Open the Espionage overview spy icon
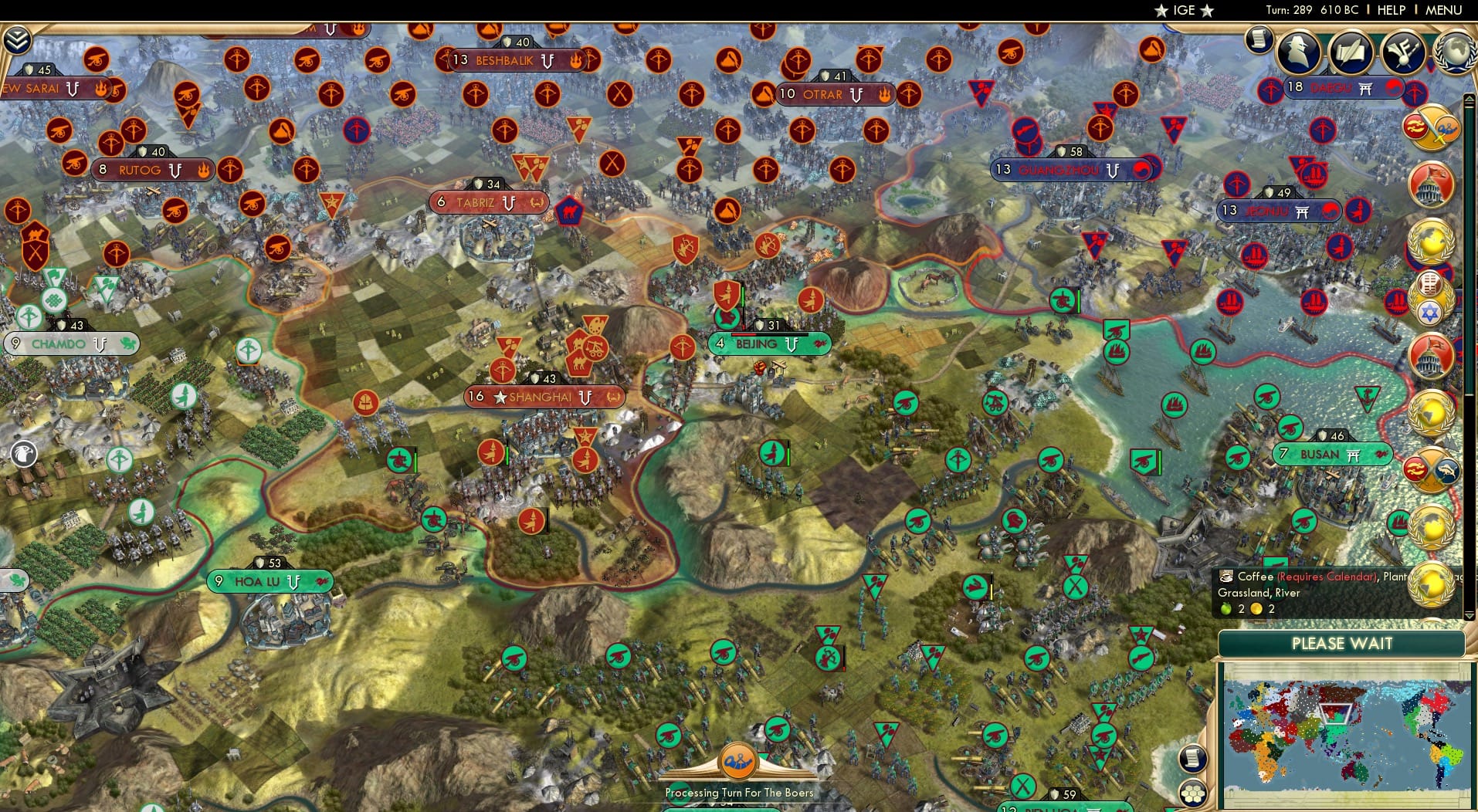The image size is (1478, 812). click(1300, 52)
